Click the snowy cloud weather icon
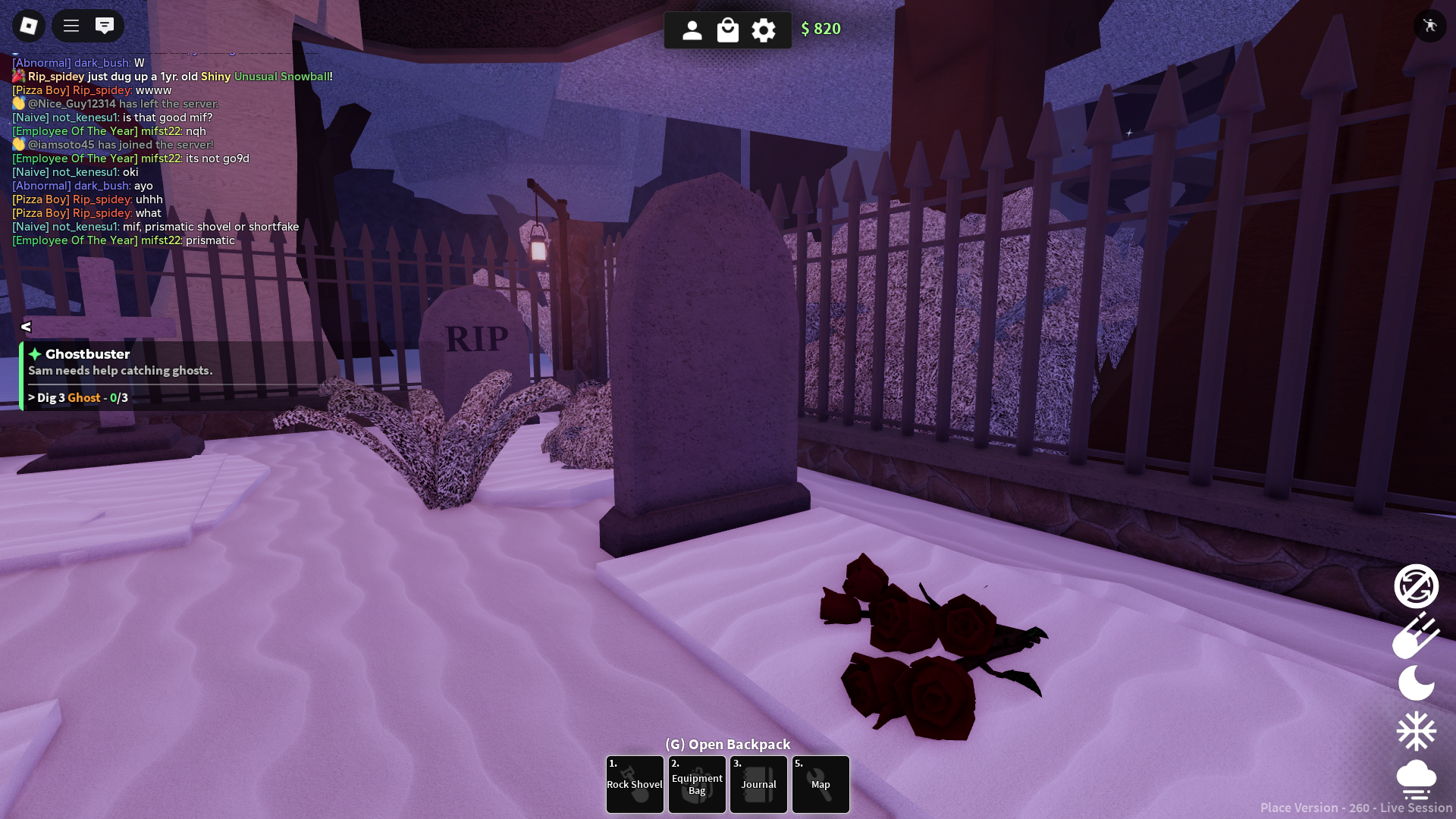This screenshot has width=1456, height=819. tap(1416, 780)
